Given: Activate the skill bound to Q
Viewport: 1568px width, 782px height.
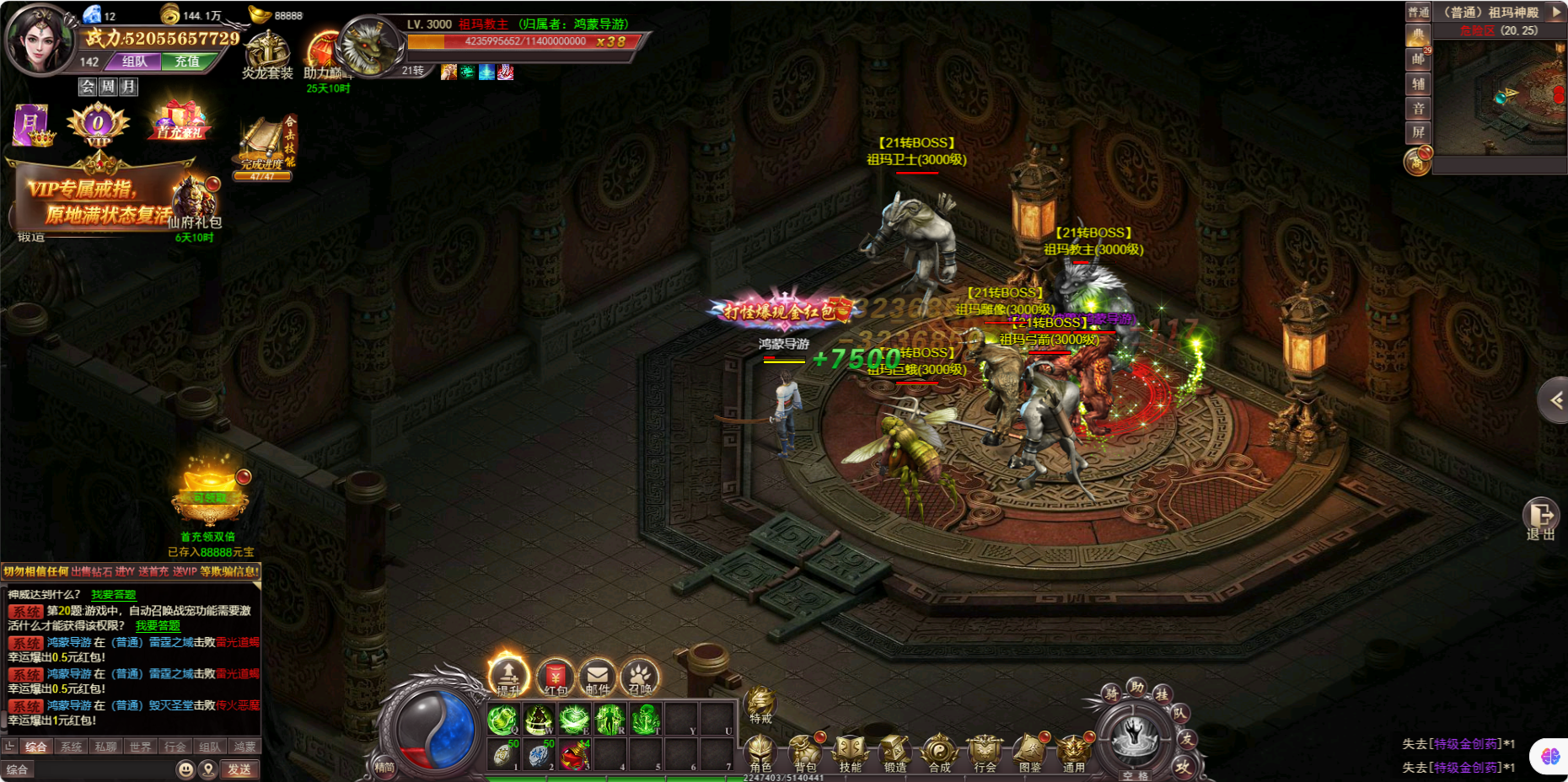Looking at the screenshot, I should [502, 720].
